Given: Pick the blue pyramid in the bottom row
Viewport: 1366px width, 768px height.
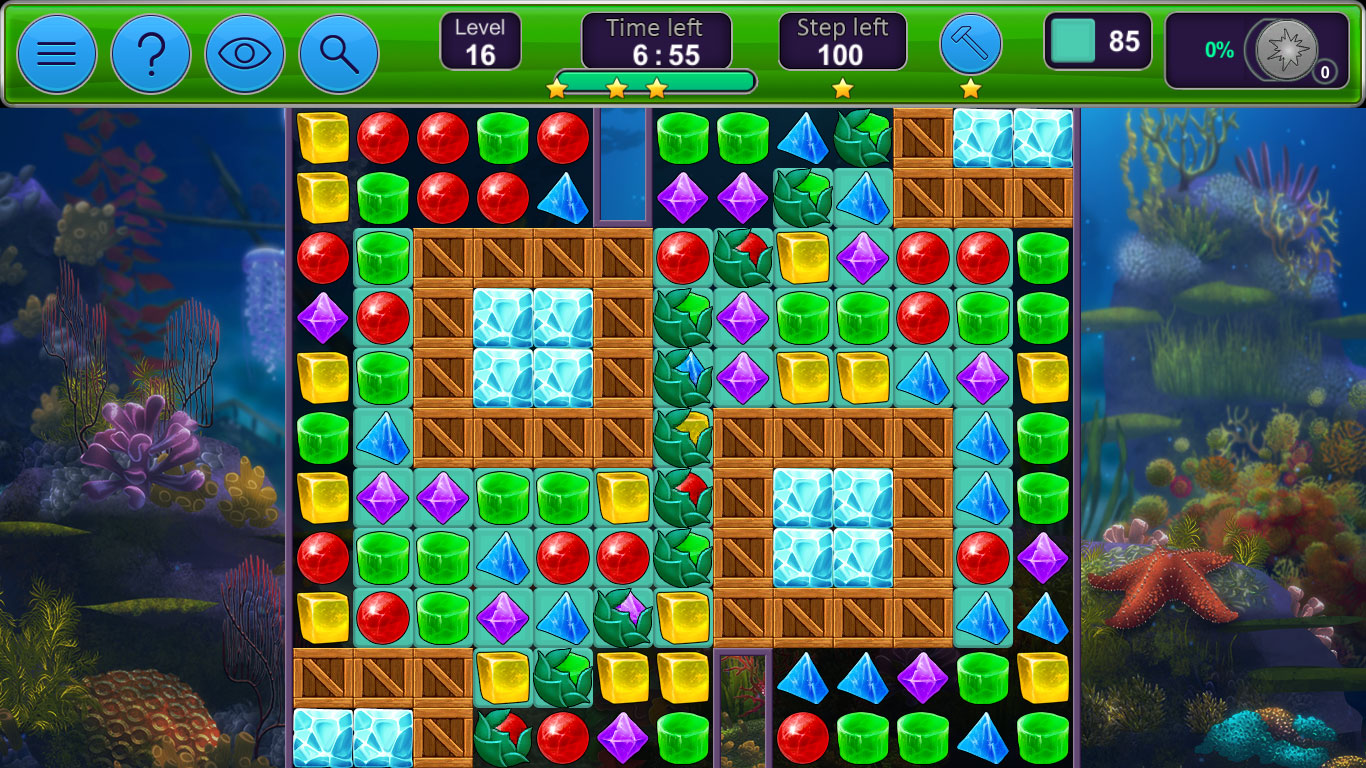Looking at the screenshot, I should click(982, 738).
